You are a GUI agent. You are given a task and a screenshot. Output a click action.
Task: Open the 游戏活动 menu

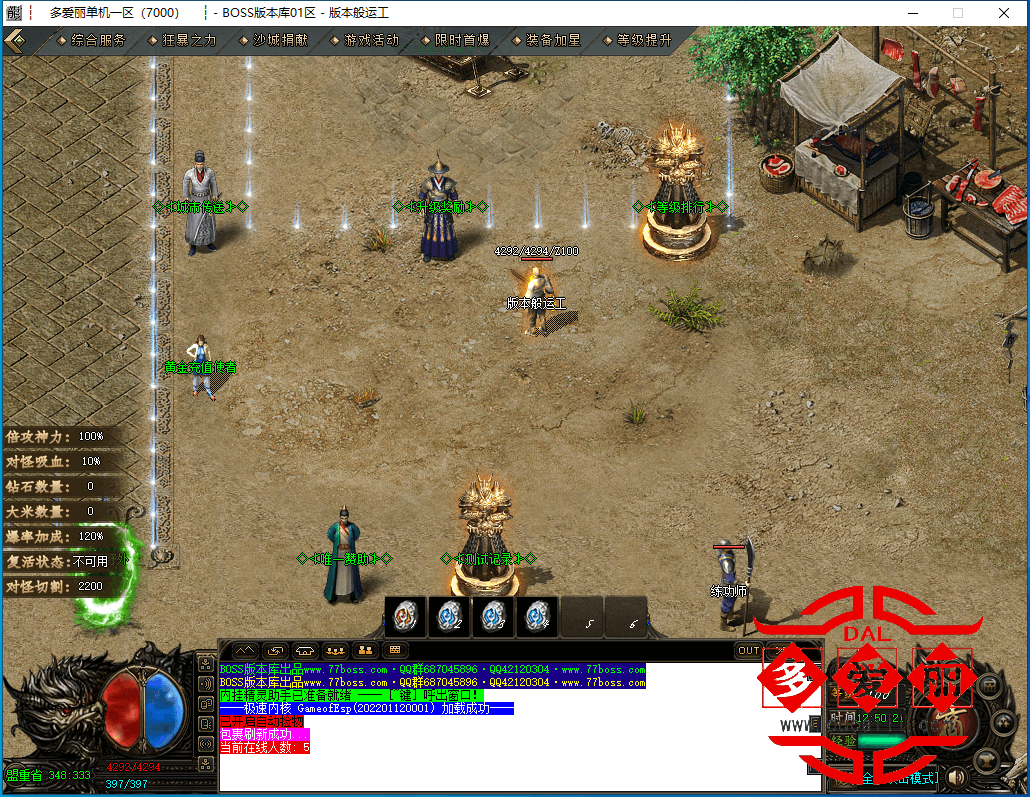click(370, 41)
